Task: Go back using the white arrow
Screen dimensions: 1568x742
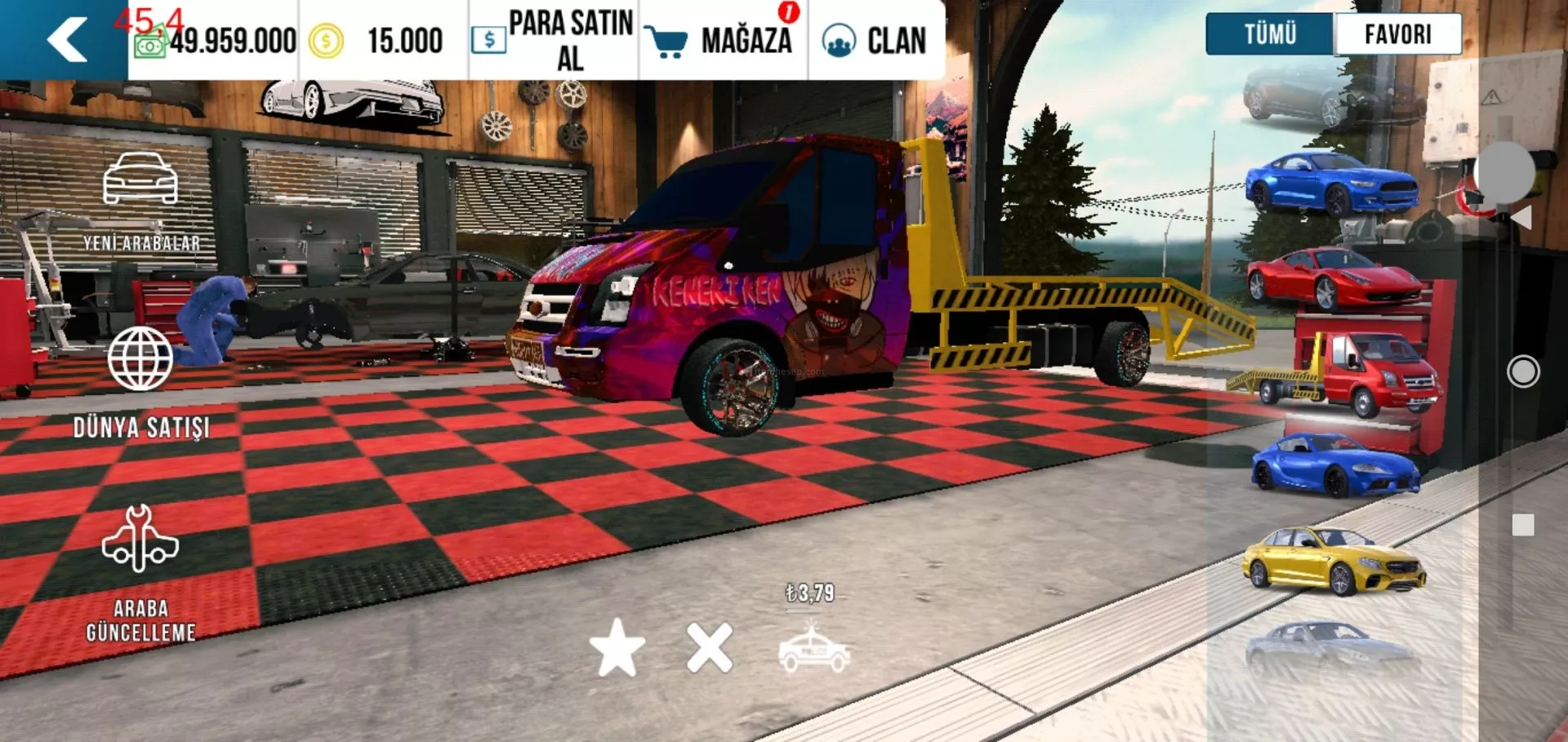Action: [x=67, y=39]
